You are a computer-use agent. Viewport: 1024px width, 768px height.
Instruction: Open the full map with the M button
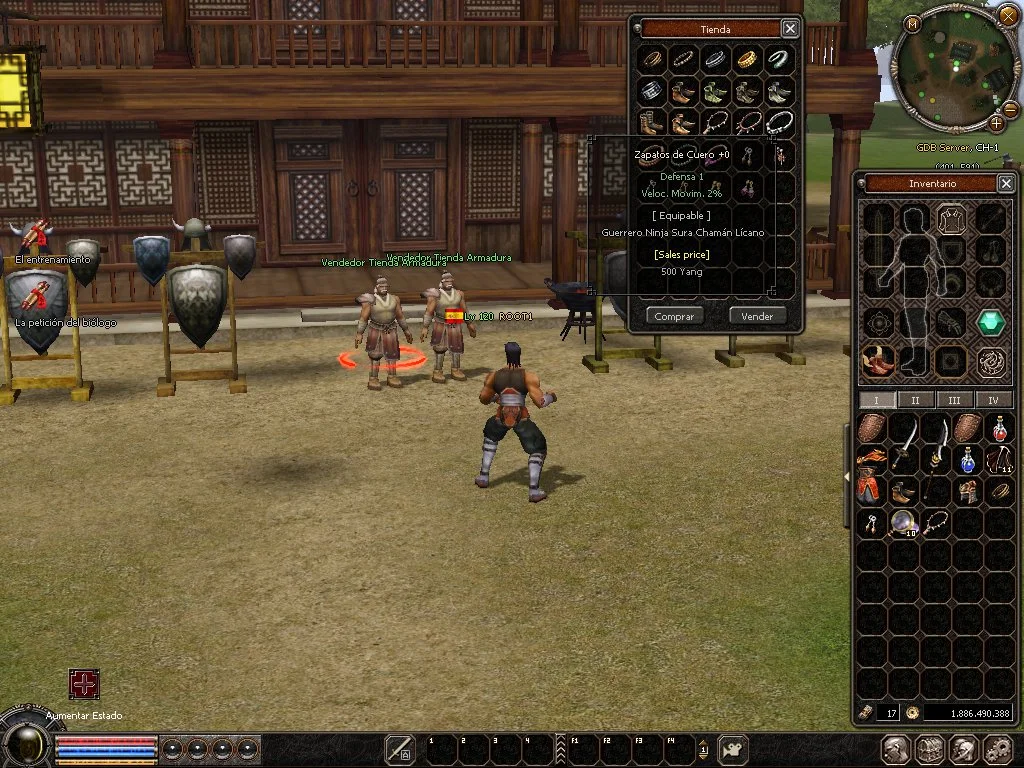click(x=912, y=22)
